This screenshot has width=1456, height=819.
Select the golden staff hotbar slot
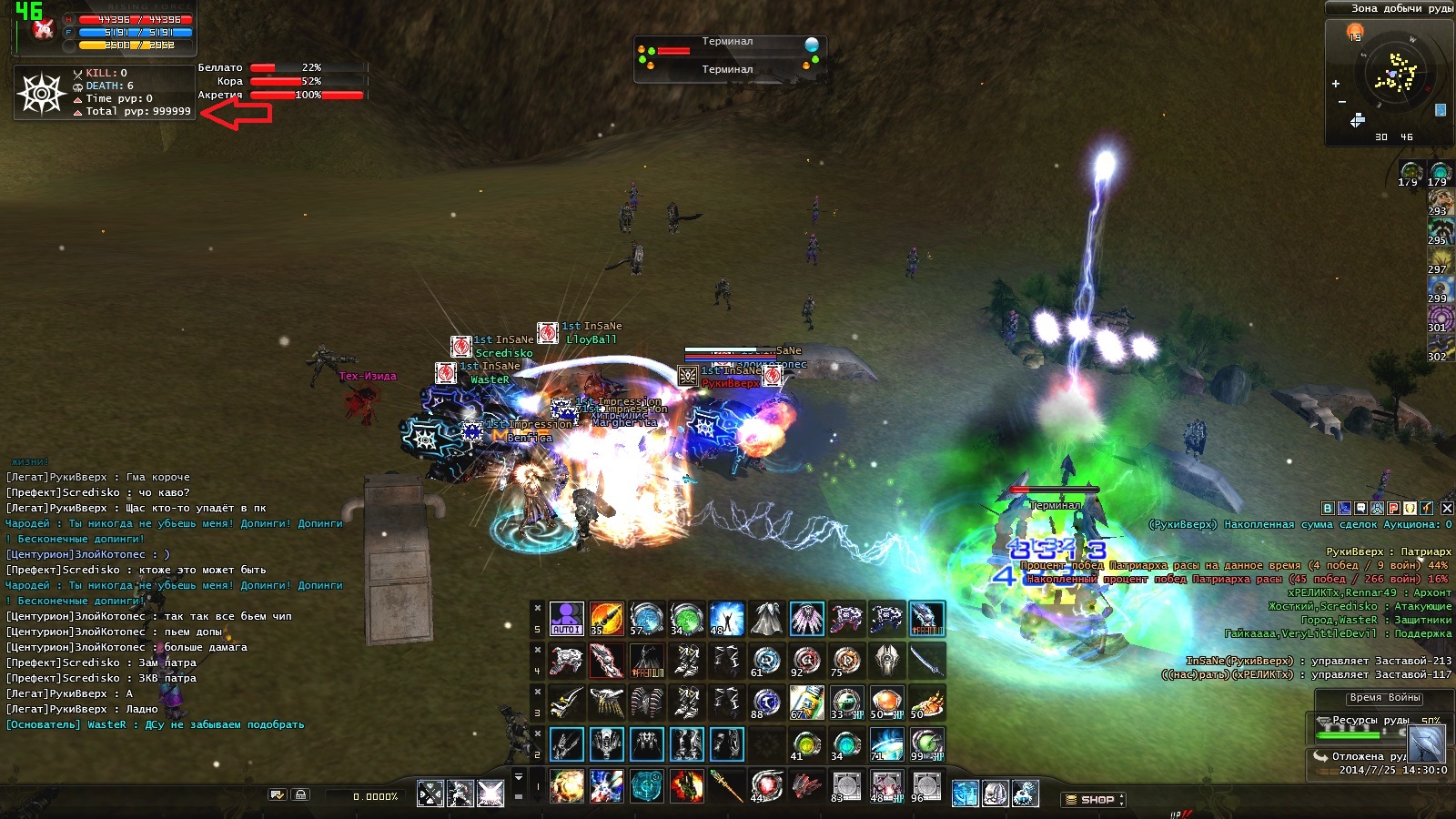(726, 786)
